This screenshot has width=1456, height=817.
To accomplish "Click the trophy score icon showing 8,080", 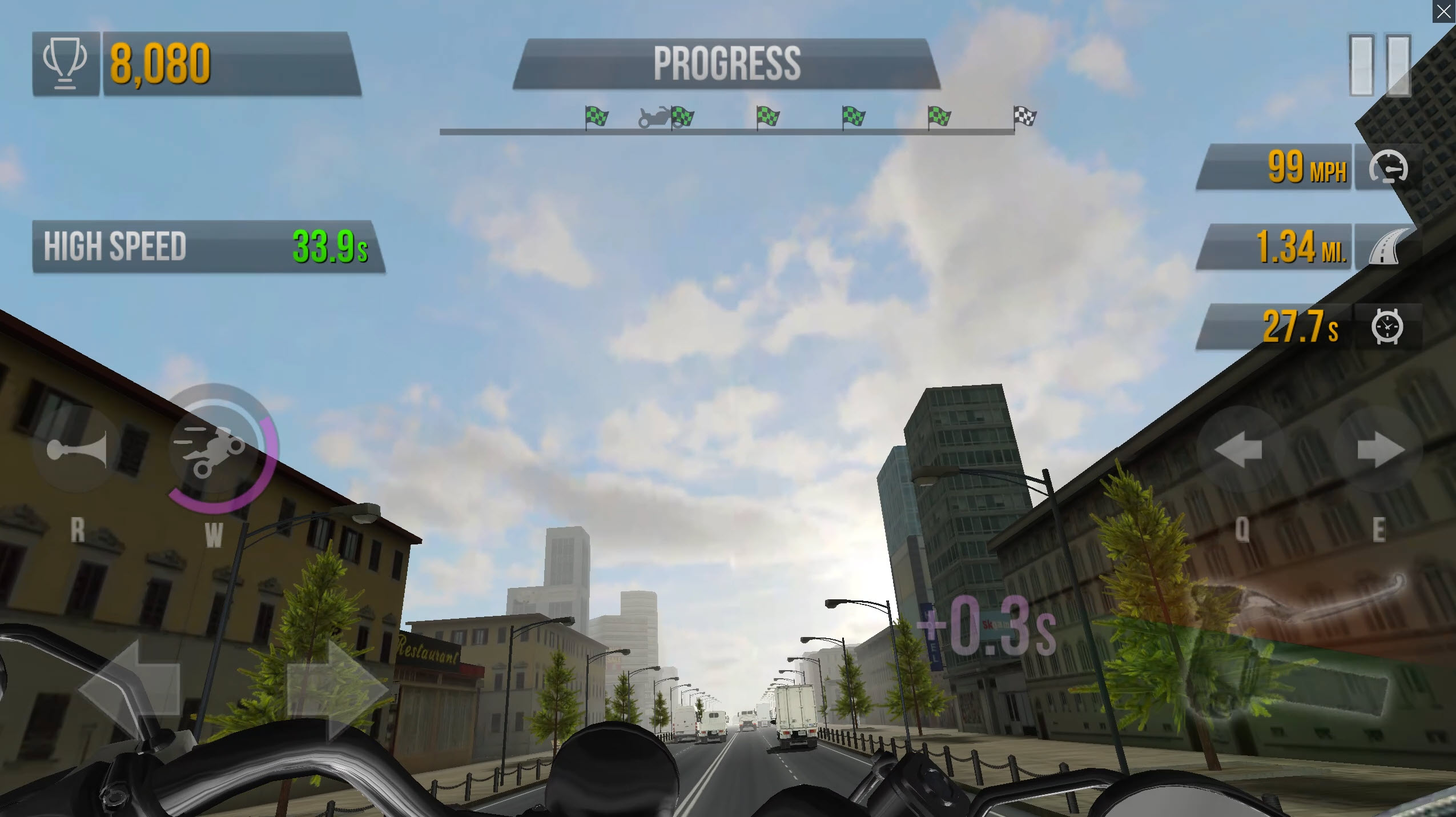I will pos(65,62).
